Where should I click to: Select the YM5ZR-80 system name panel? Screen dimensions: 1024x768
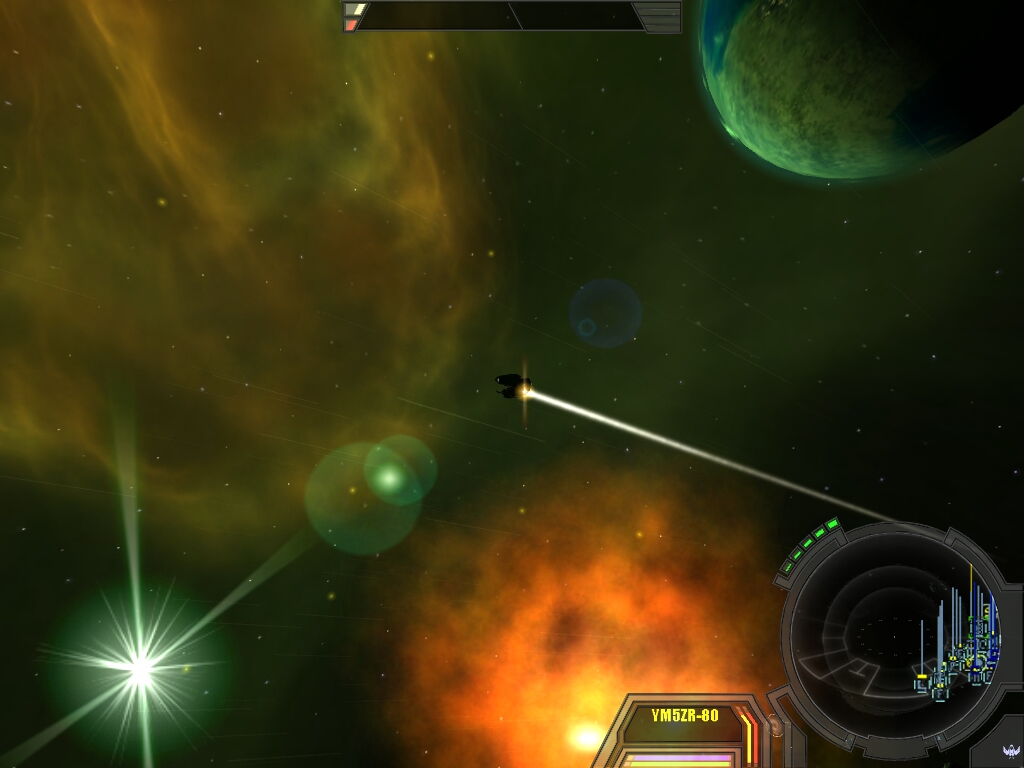point(684,716)
